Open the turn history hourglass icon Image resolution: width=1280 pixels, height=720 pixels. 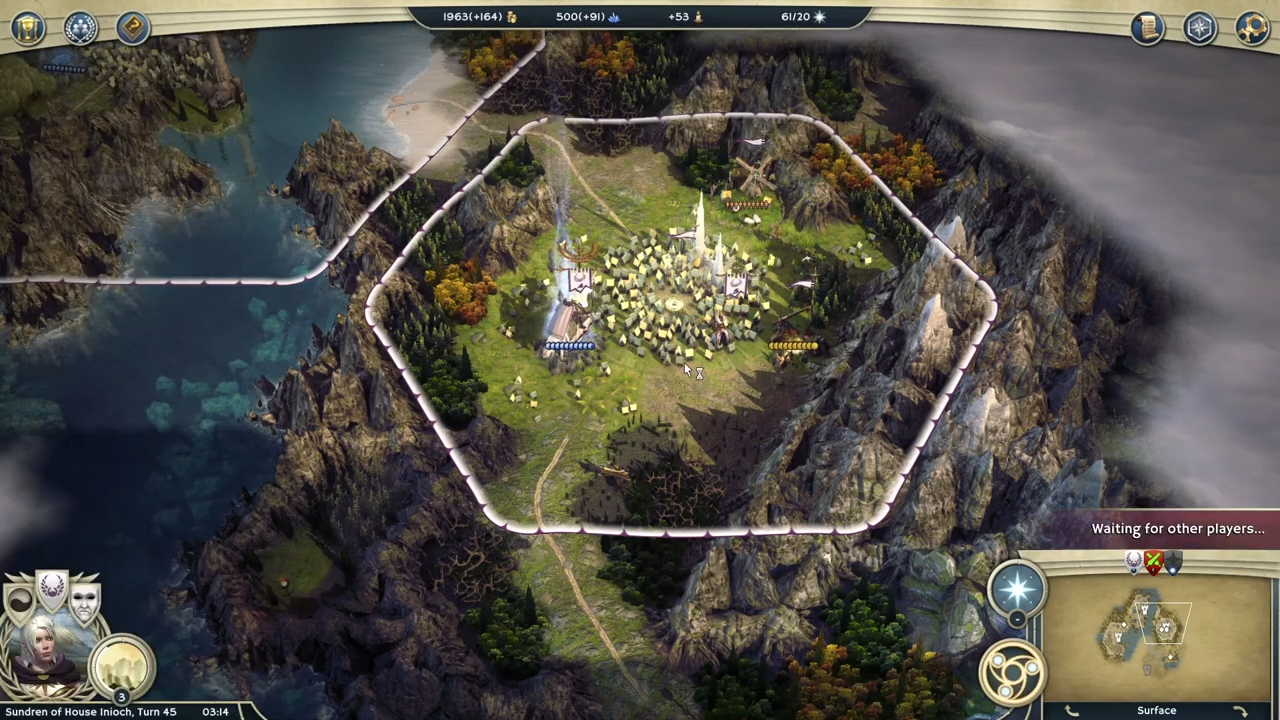click(x=28, y=27)
